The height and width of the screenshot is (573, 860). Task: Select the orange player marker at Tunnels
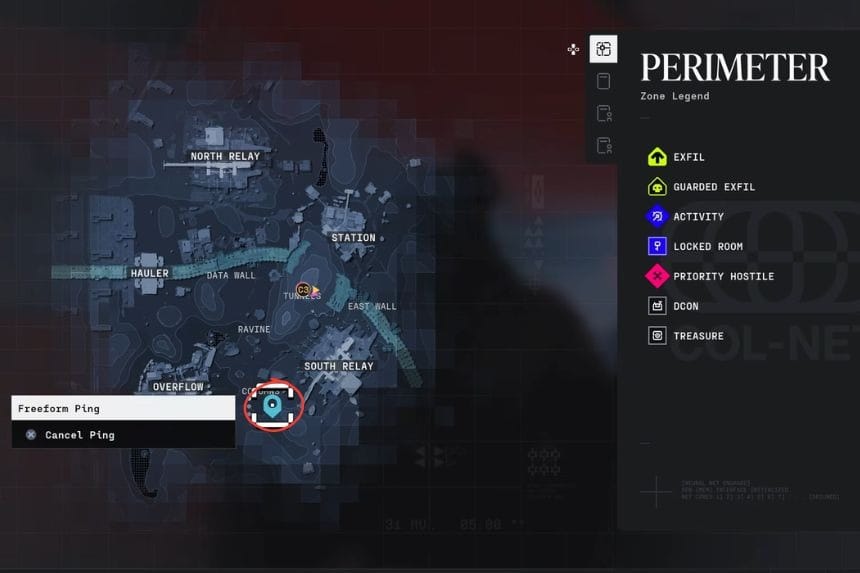pos(304,289)
